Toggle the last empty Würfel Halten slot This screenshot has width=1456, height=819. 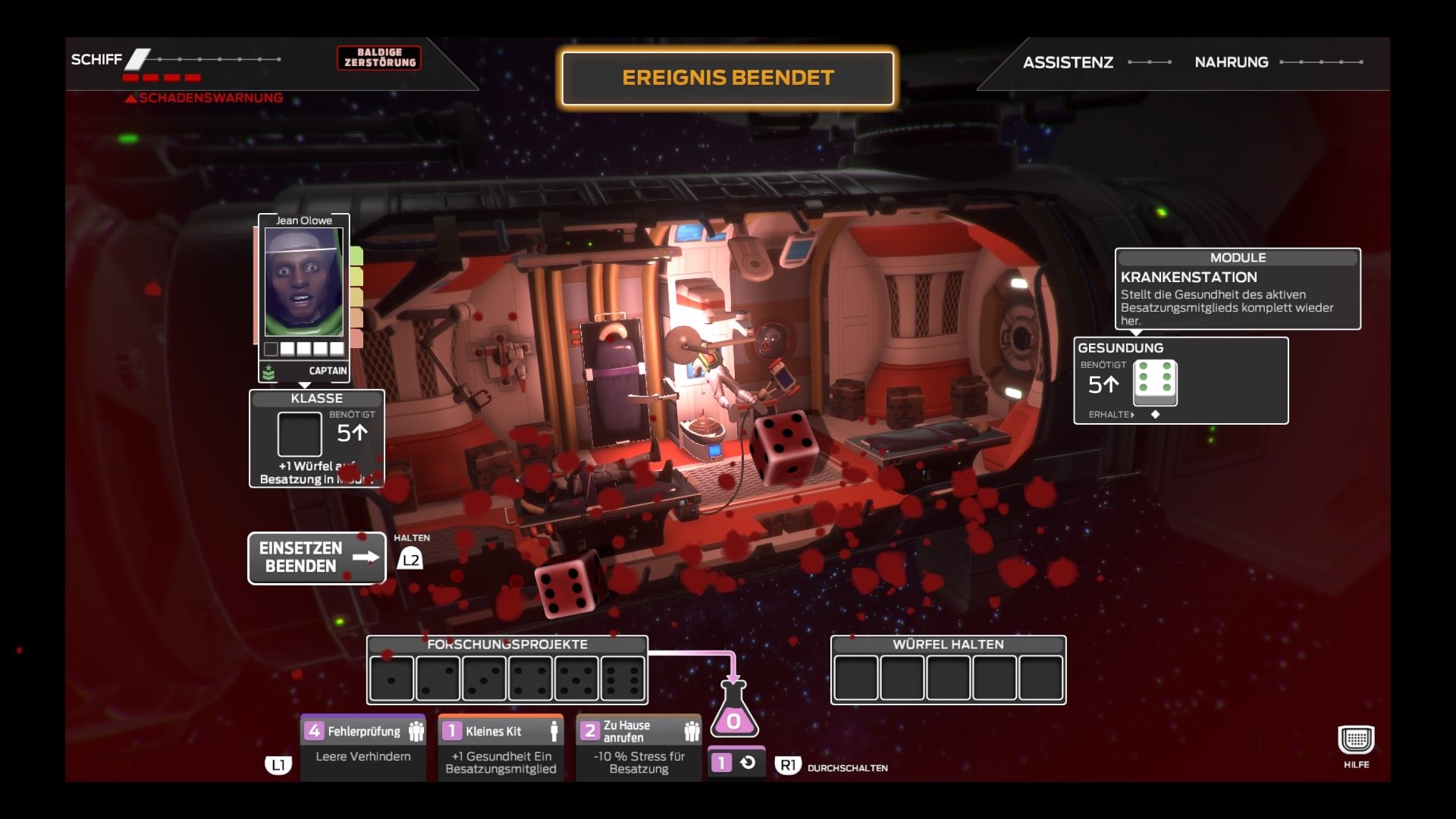pos(1040,677)
